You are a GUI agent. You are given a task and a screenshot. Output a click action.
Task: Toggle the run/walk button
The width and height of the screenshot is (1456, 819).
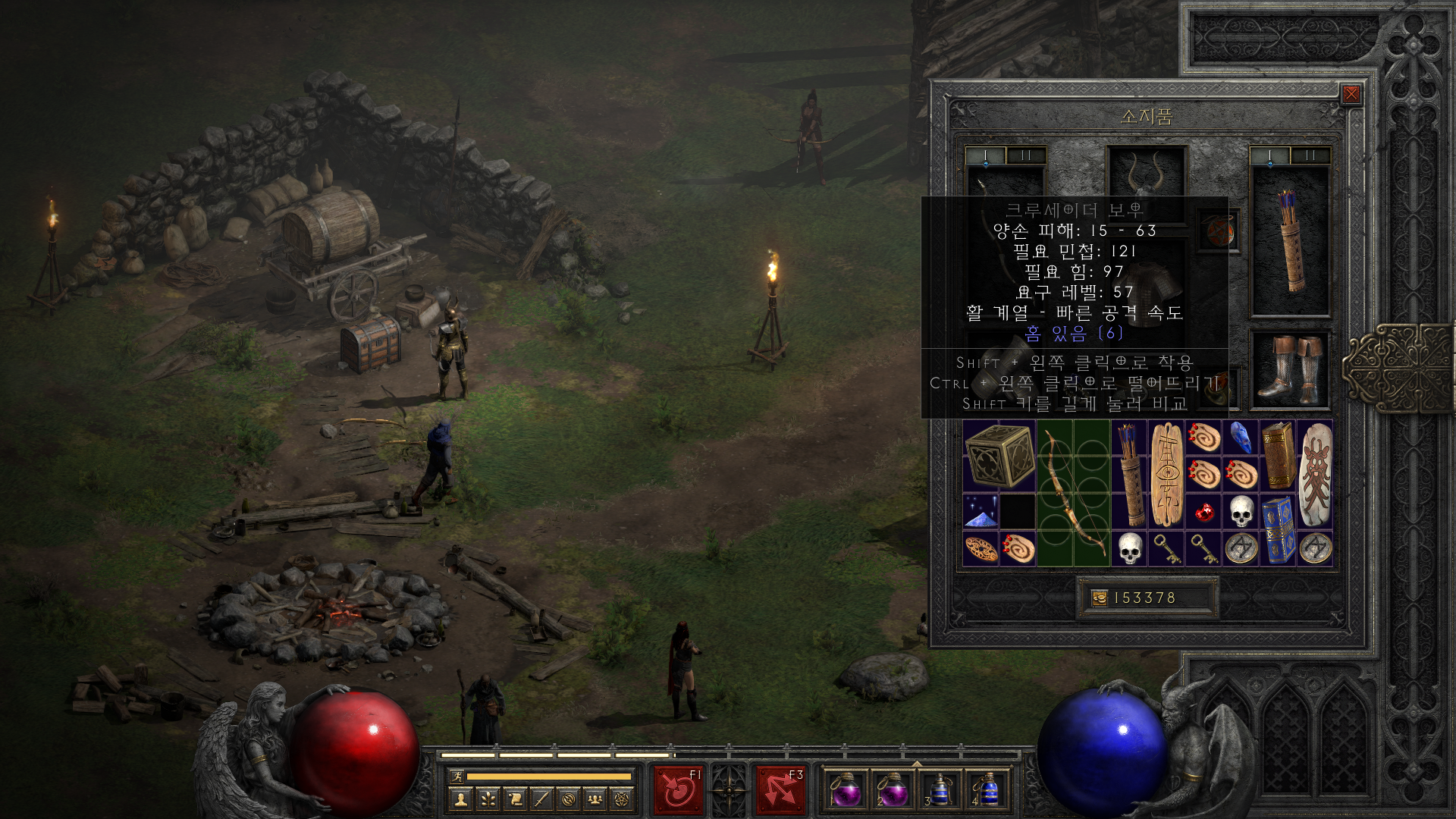[457, 777]
